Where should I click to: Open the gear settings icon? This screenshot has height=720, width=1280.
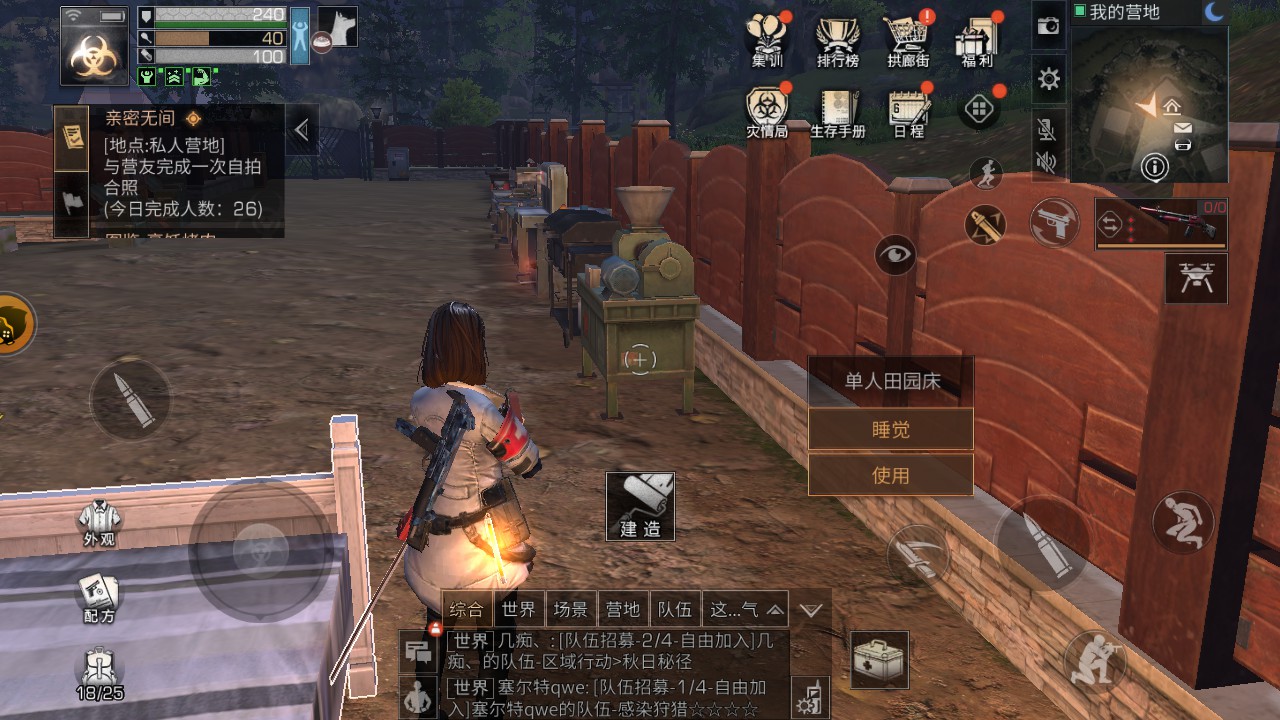(x=1048, y=79)
